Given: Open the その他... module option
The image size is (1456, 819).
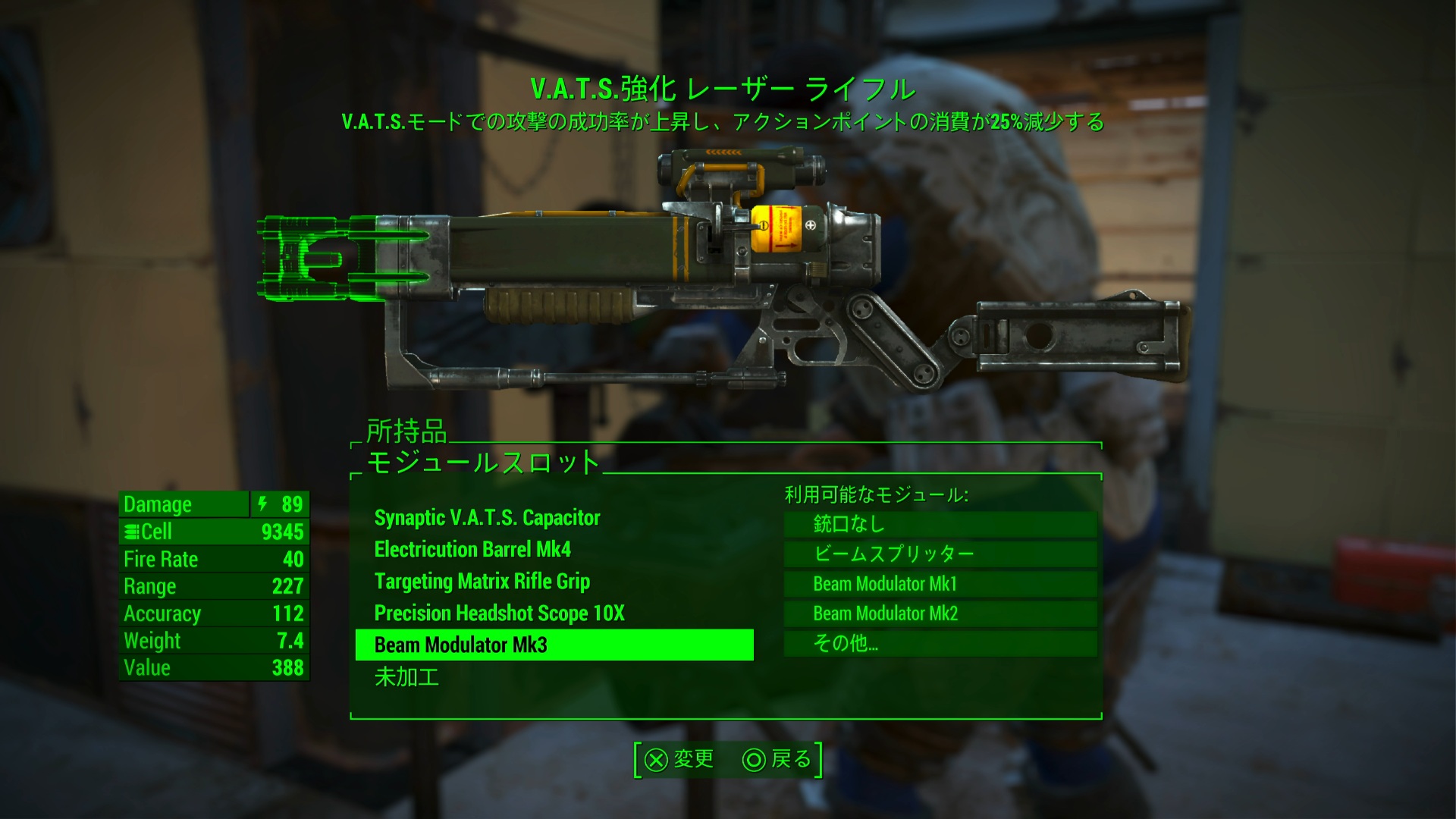Looking at the screenshot, I should 940,643.
